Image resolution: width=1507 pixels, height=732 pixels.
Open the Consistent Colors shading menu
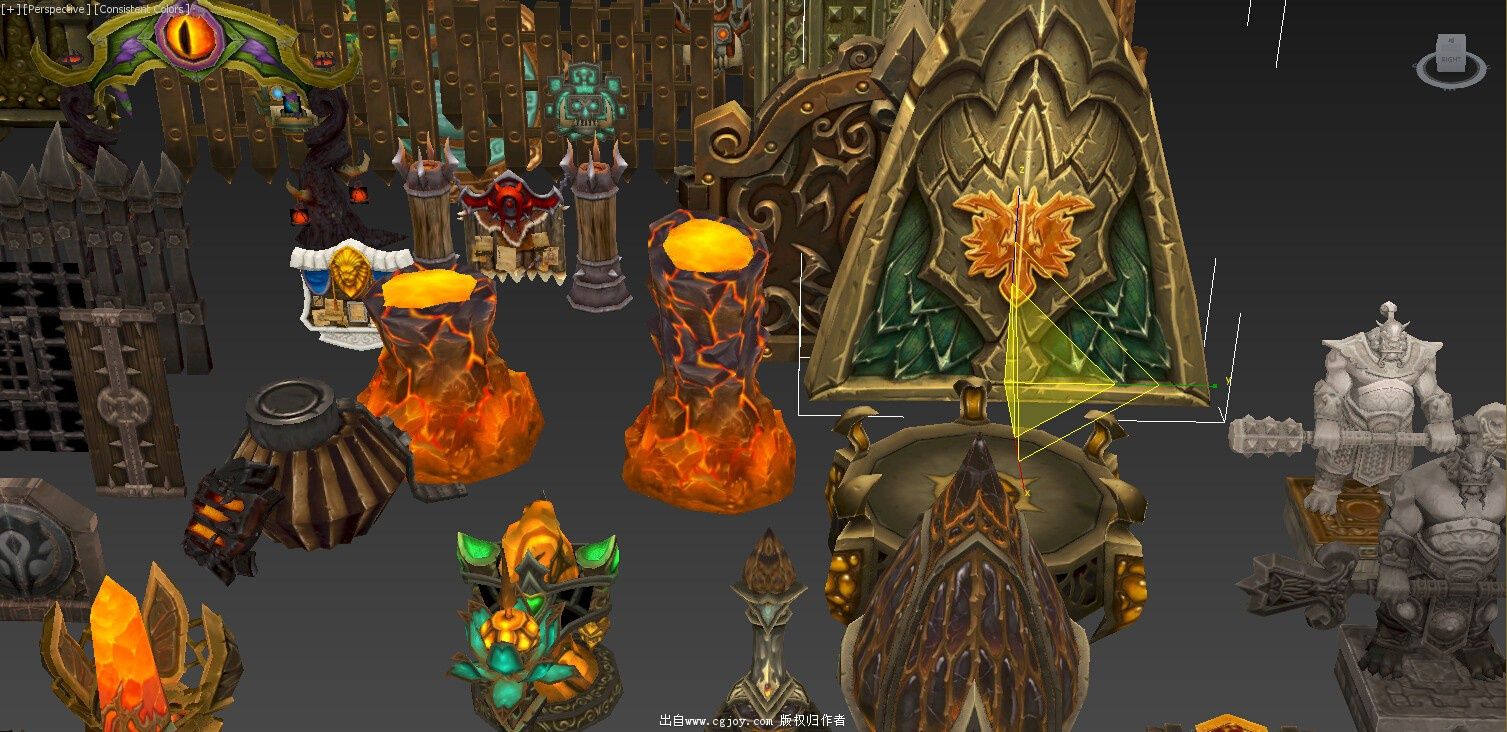pos(142,9)
